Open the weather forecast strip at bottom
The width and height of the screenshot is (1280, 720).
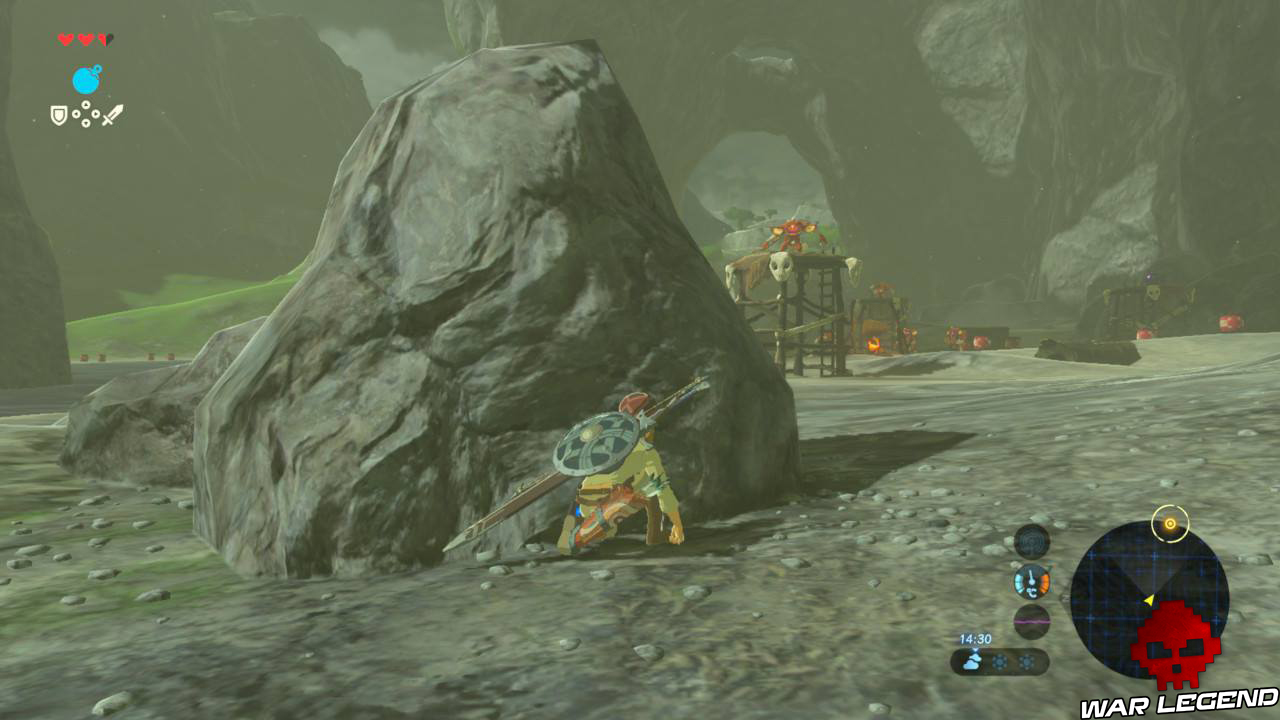[998, 661]
